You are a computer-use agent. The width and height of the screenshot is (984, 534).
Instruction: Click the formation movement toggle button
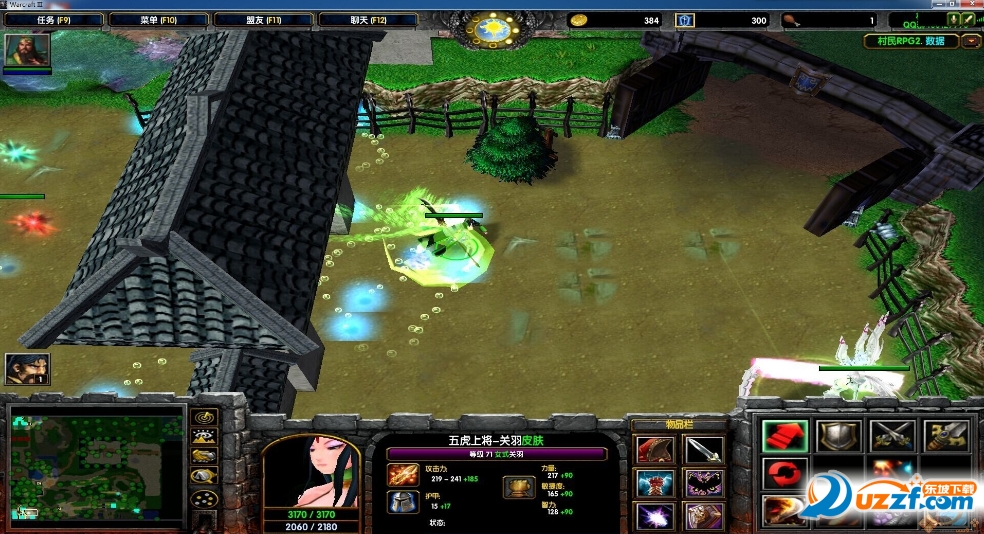(207, 498)
